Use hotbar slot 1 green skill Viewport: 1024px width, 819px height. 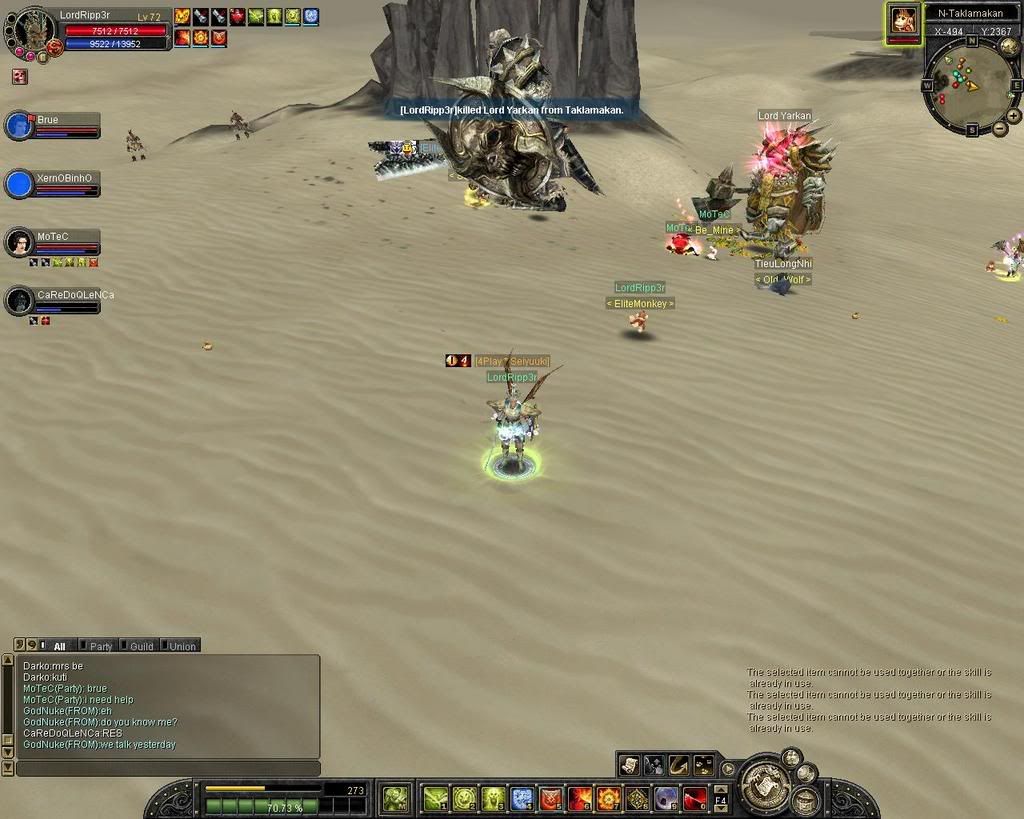tap(435, 798)
